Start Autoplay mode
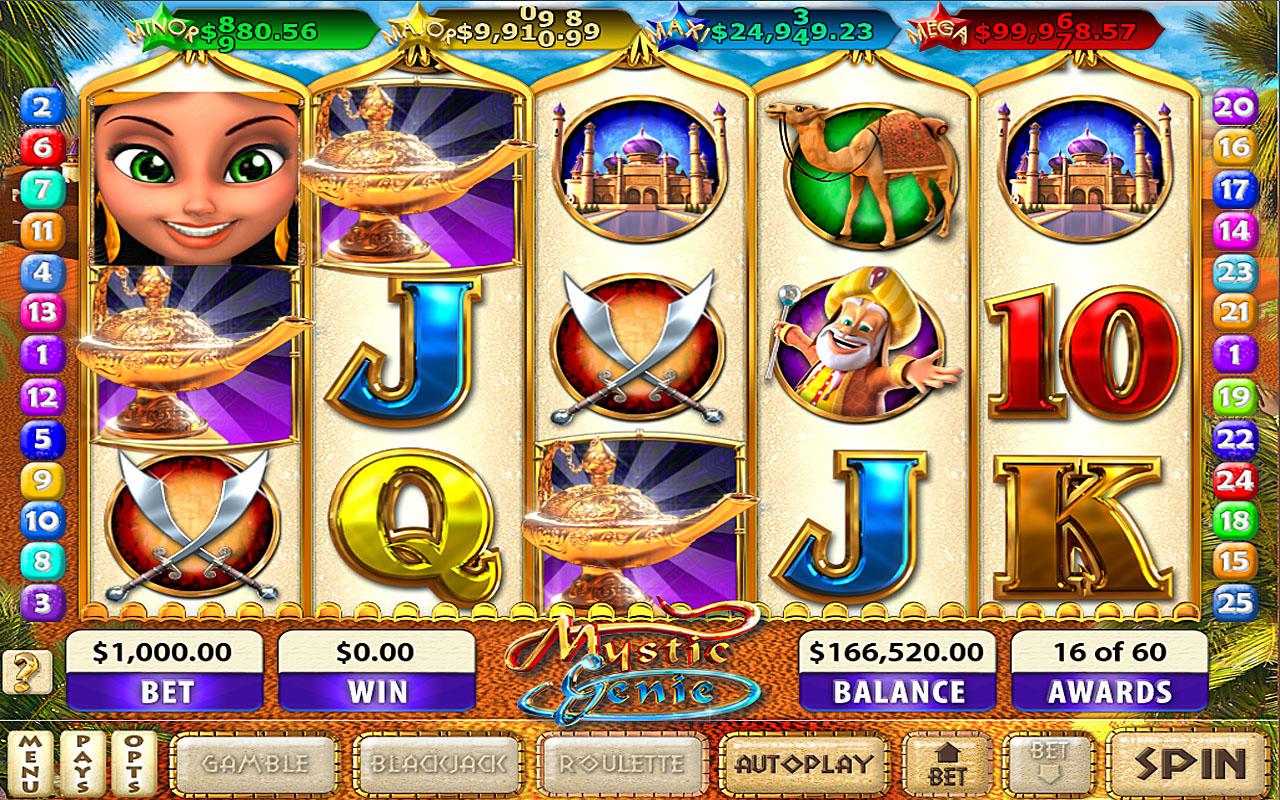Image resolution: width=1280 pixels, height=800 pixels. pyautogui.click(x=804, y=764)
